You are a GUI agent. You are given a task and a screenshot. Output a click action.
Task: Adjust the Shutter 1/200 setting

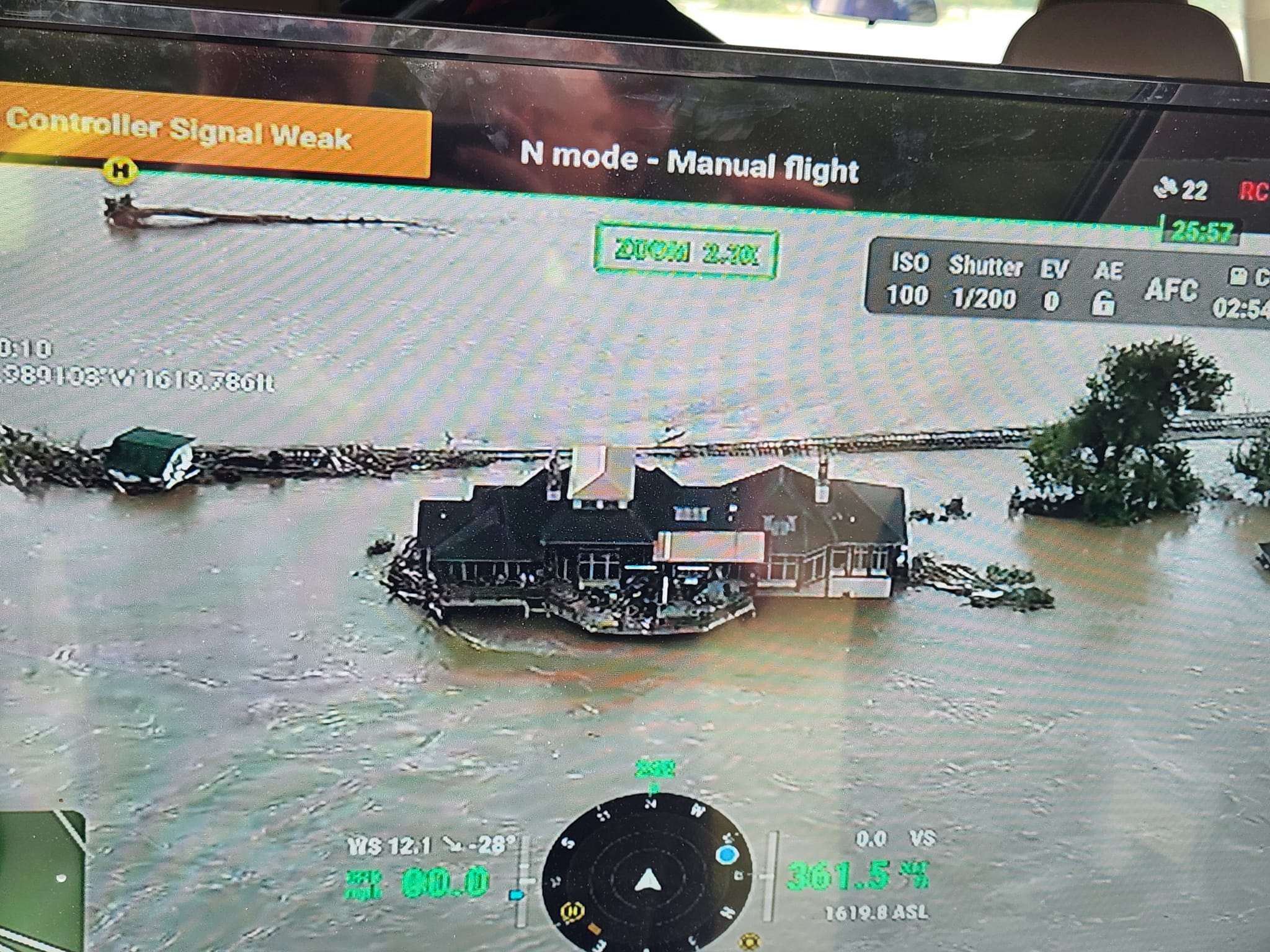tap(984, 284)
